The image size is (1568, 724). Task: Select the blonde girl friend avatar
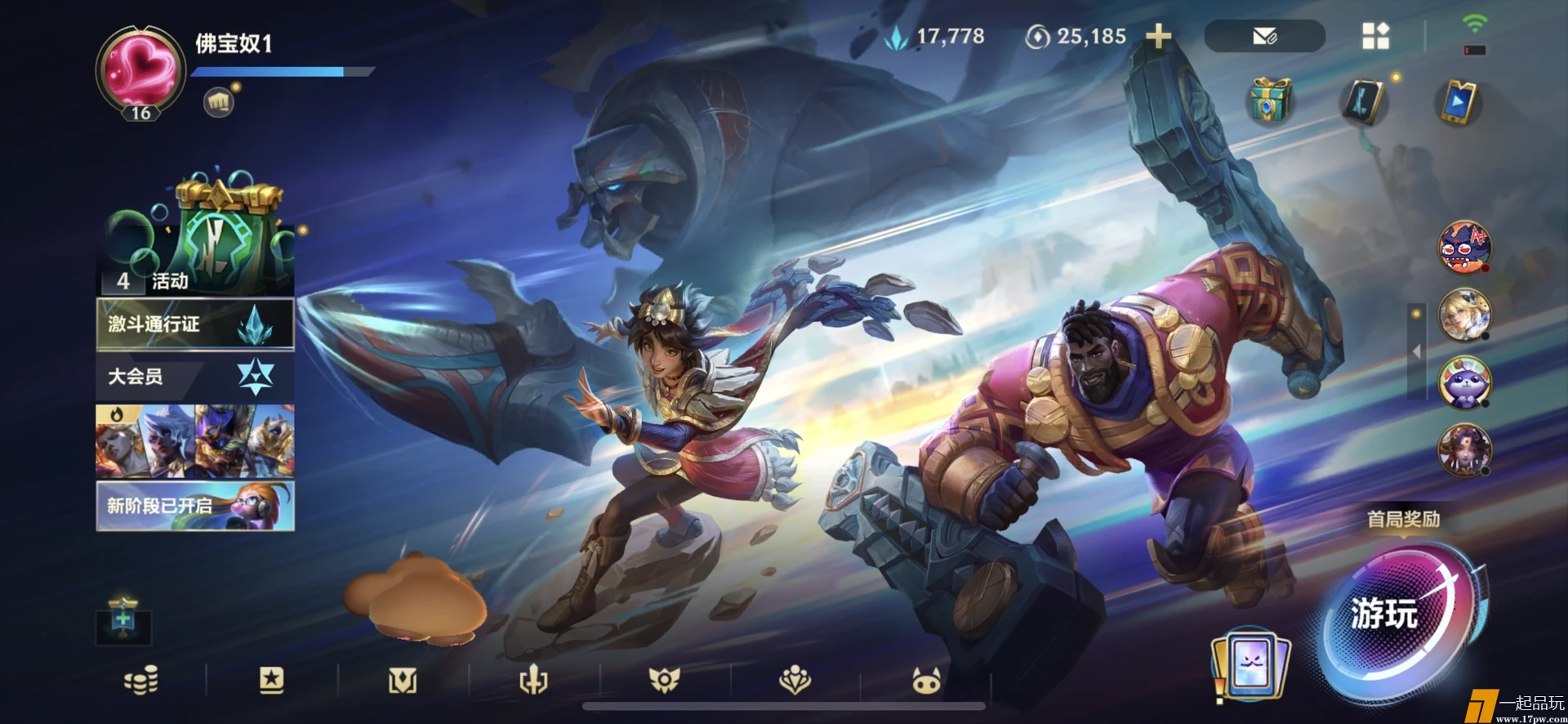coord(1464,315)
